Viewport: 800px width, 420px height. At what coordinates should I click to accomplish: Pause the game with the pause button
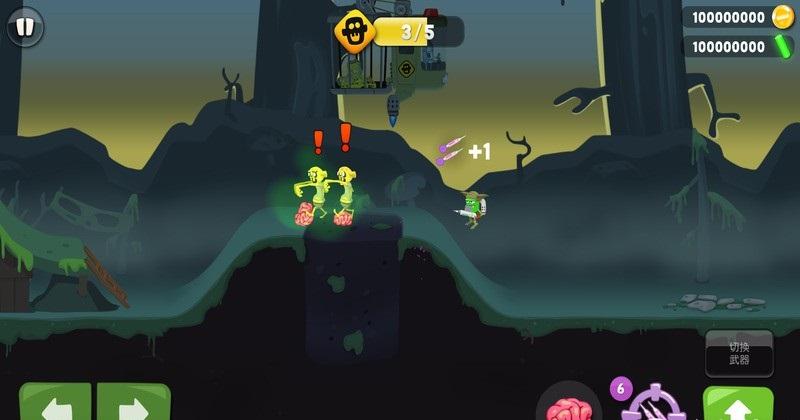[x=25, y=26]
